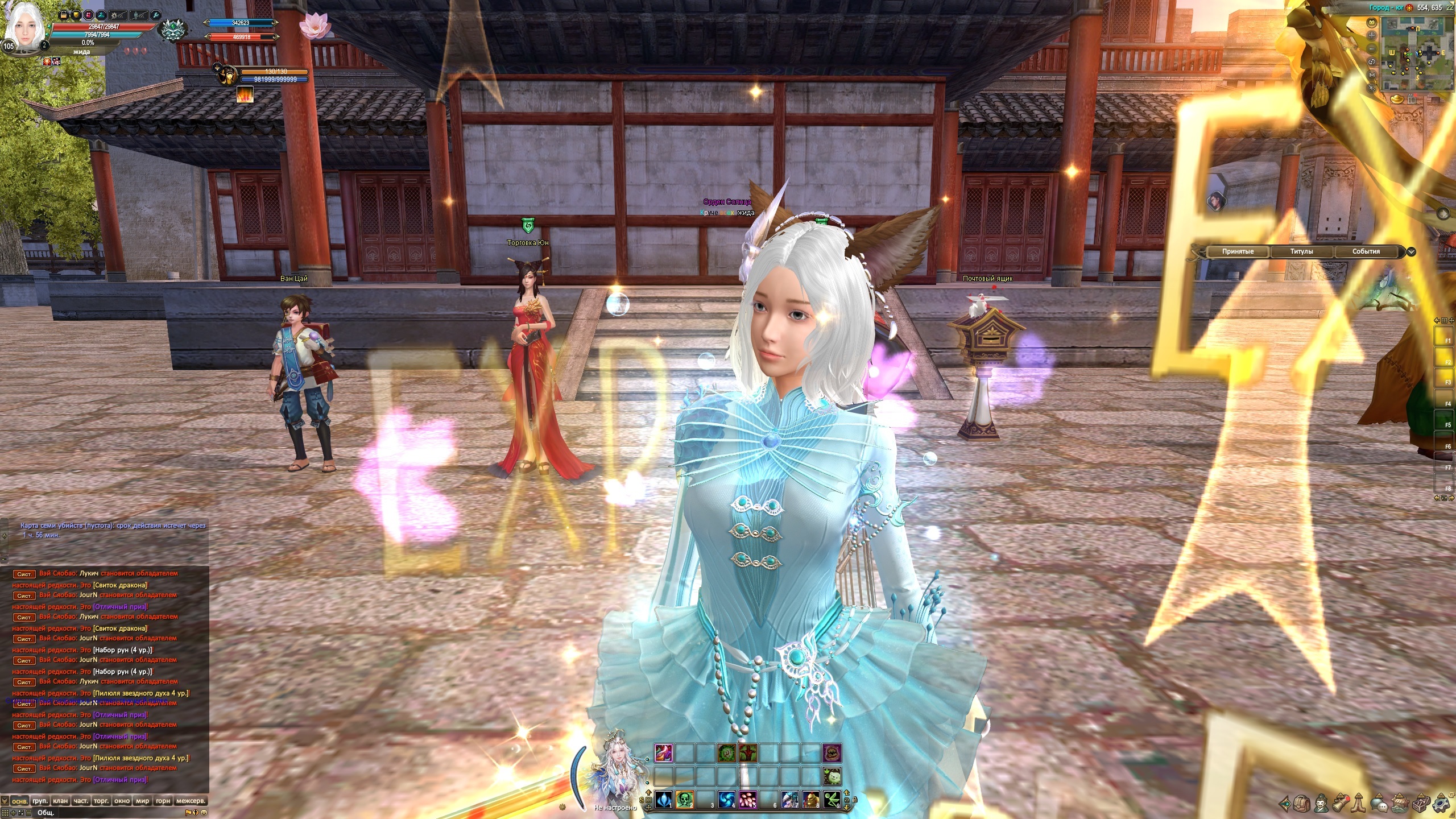
Task: Use the blue crystal lotus skill
Action: click(664, 799)
